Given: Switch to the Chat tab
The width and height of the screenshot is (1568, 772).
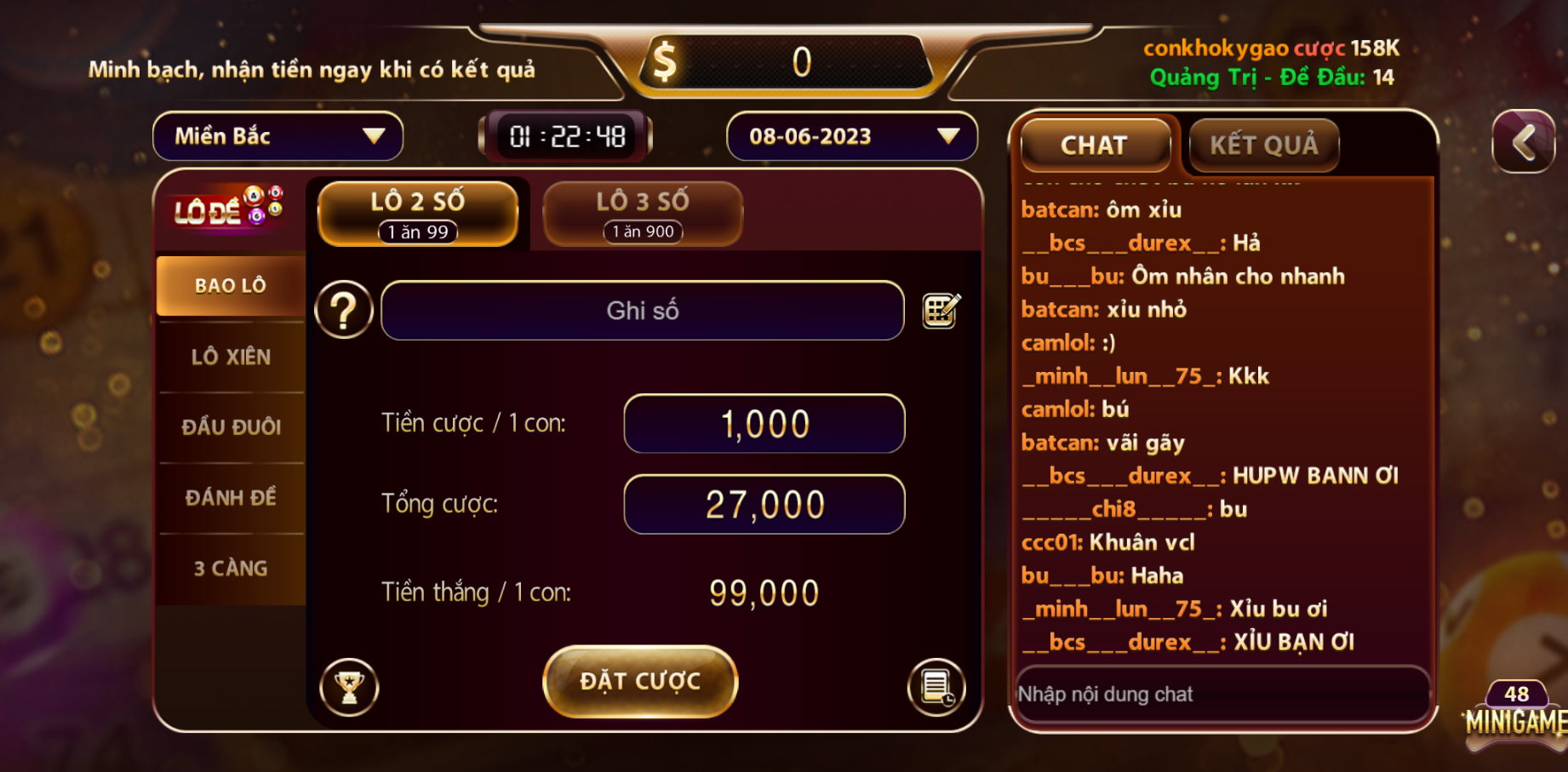Looking at the screenshot, I should (x=1095, y=146).
